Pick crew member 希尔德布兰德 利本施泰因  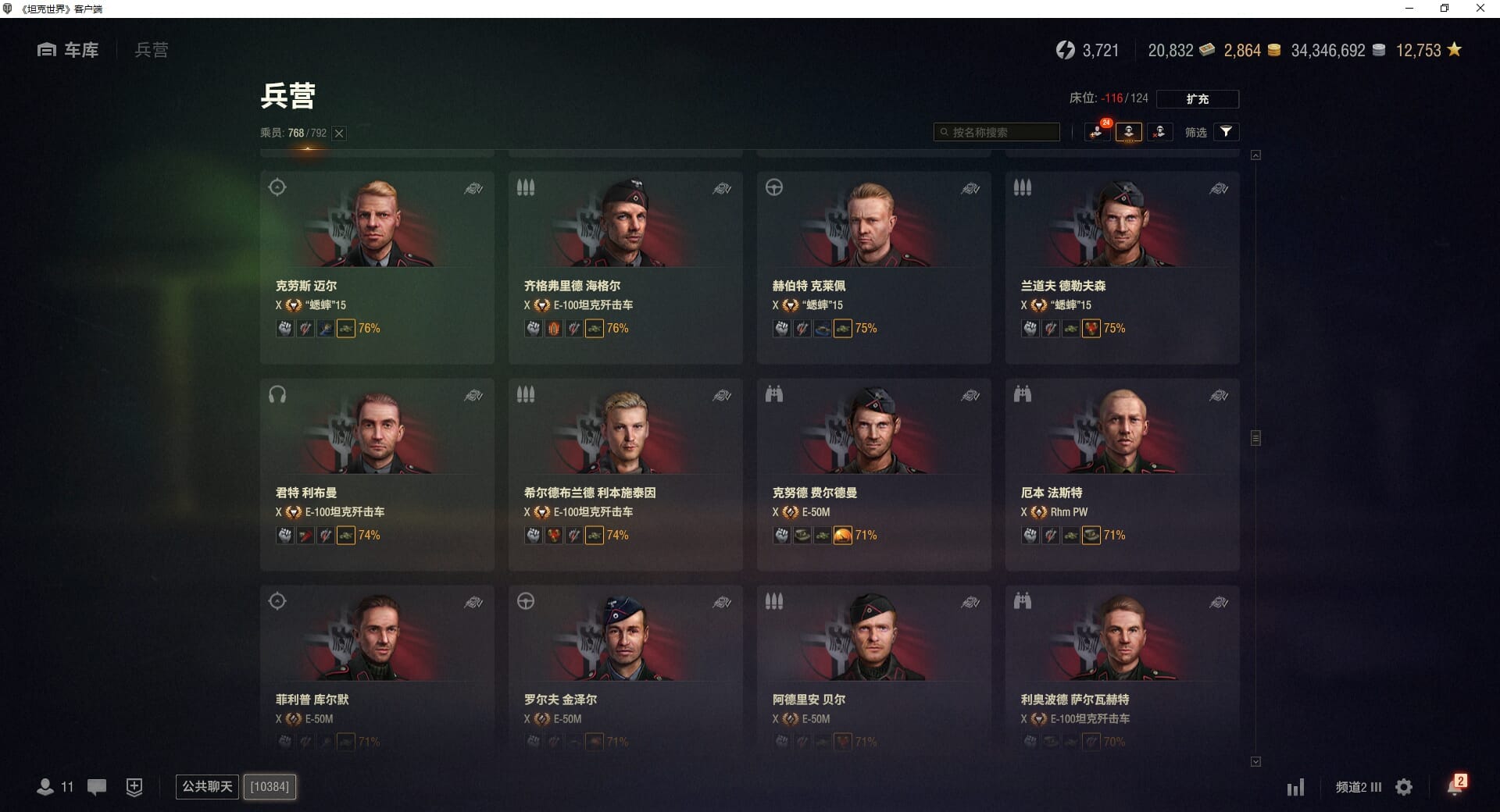point(625,474)
